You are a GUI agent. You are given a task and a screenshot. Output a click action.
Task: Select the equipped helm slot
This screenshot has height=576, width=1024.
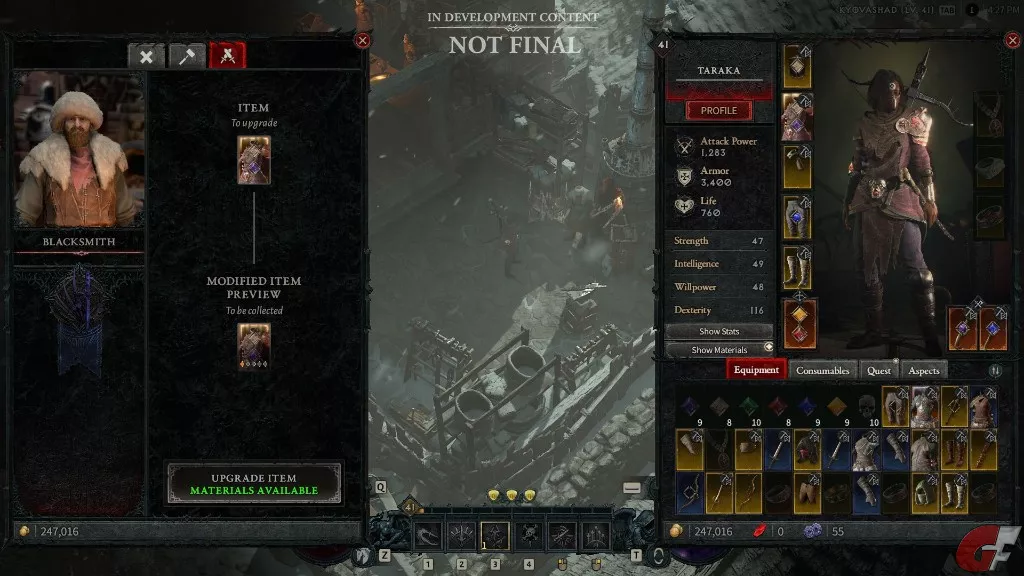(x=797, y=66)
